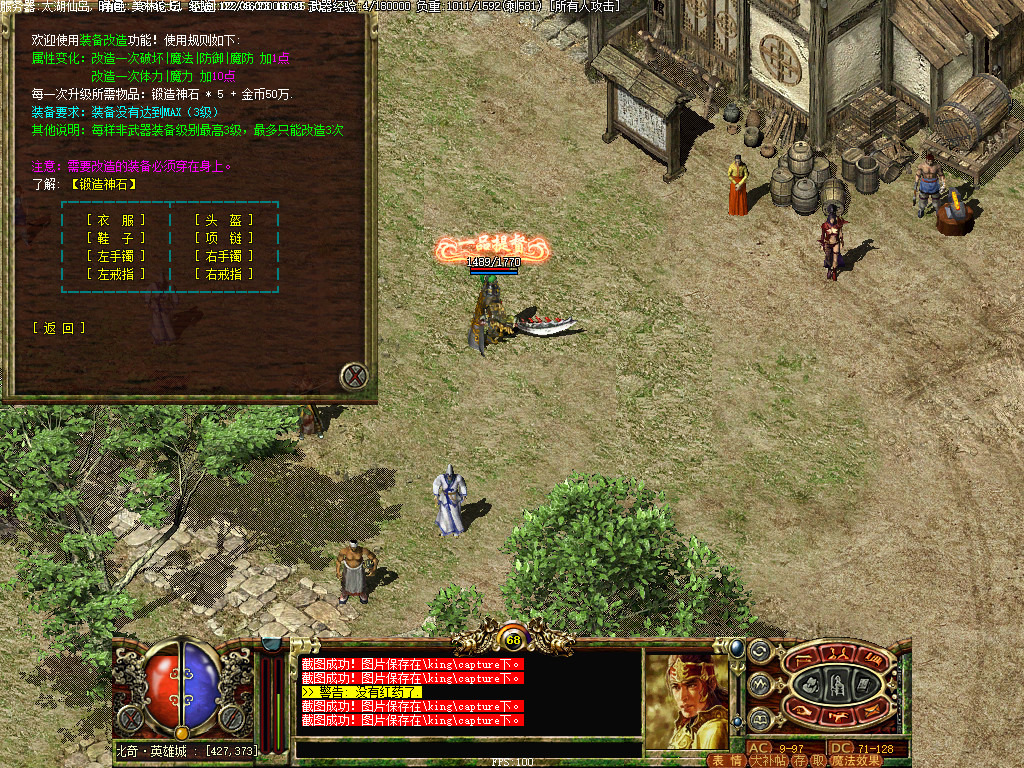Screen dimensions: 1024x768
Task: Click the round X button left of the orb
Action: coord(128,716)
